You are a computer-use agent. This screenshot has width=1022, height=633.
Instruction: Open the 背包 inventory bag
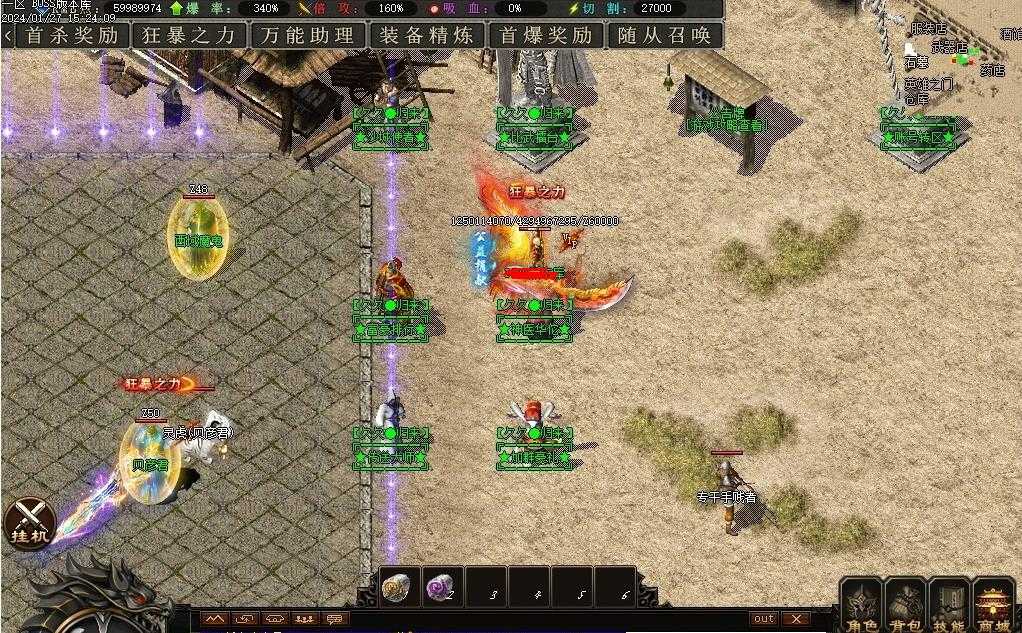(905, 604)
